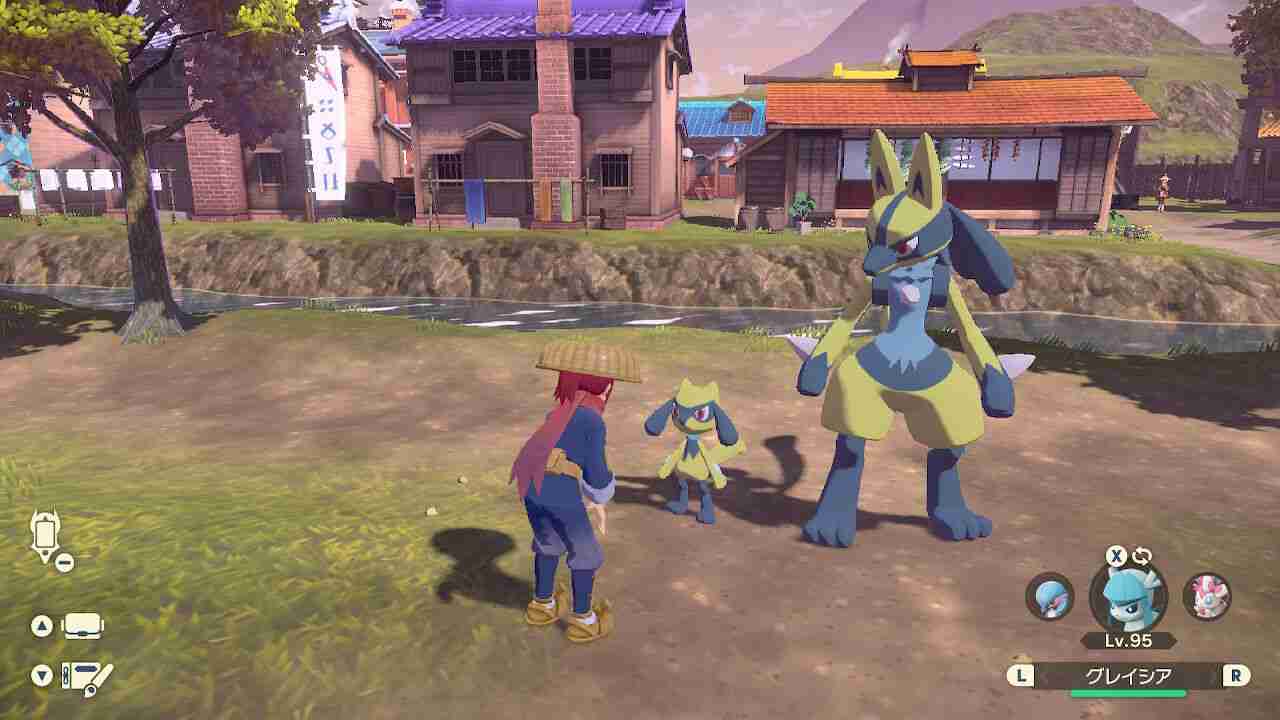Viewport: 1280px width, 720px height.
Task: Click the green gauge under the name bar
Action: click(1128, 692)
